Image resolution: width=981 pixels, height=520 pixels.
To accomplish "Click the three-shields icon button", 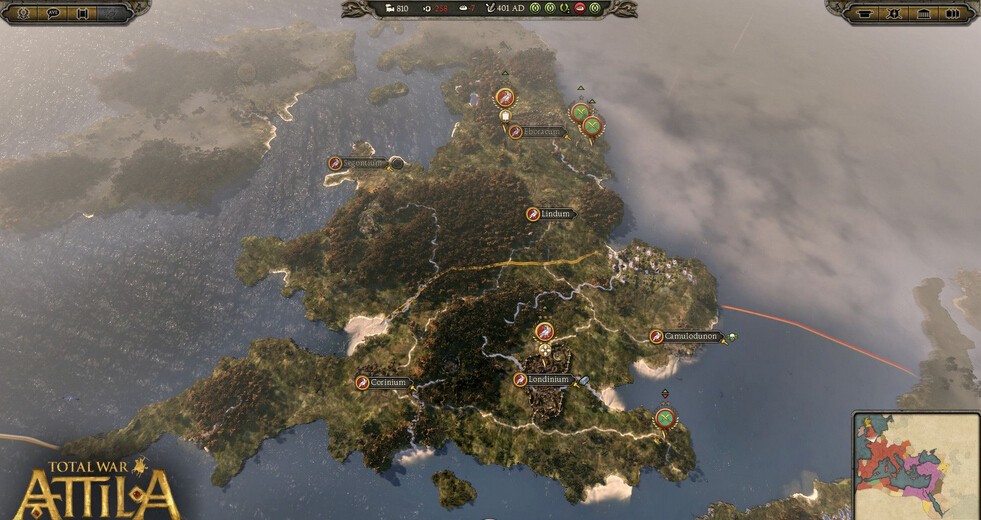I will click(x=953, y=13).
